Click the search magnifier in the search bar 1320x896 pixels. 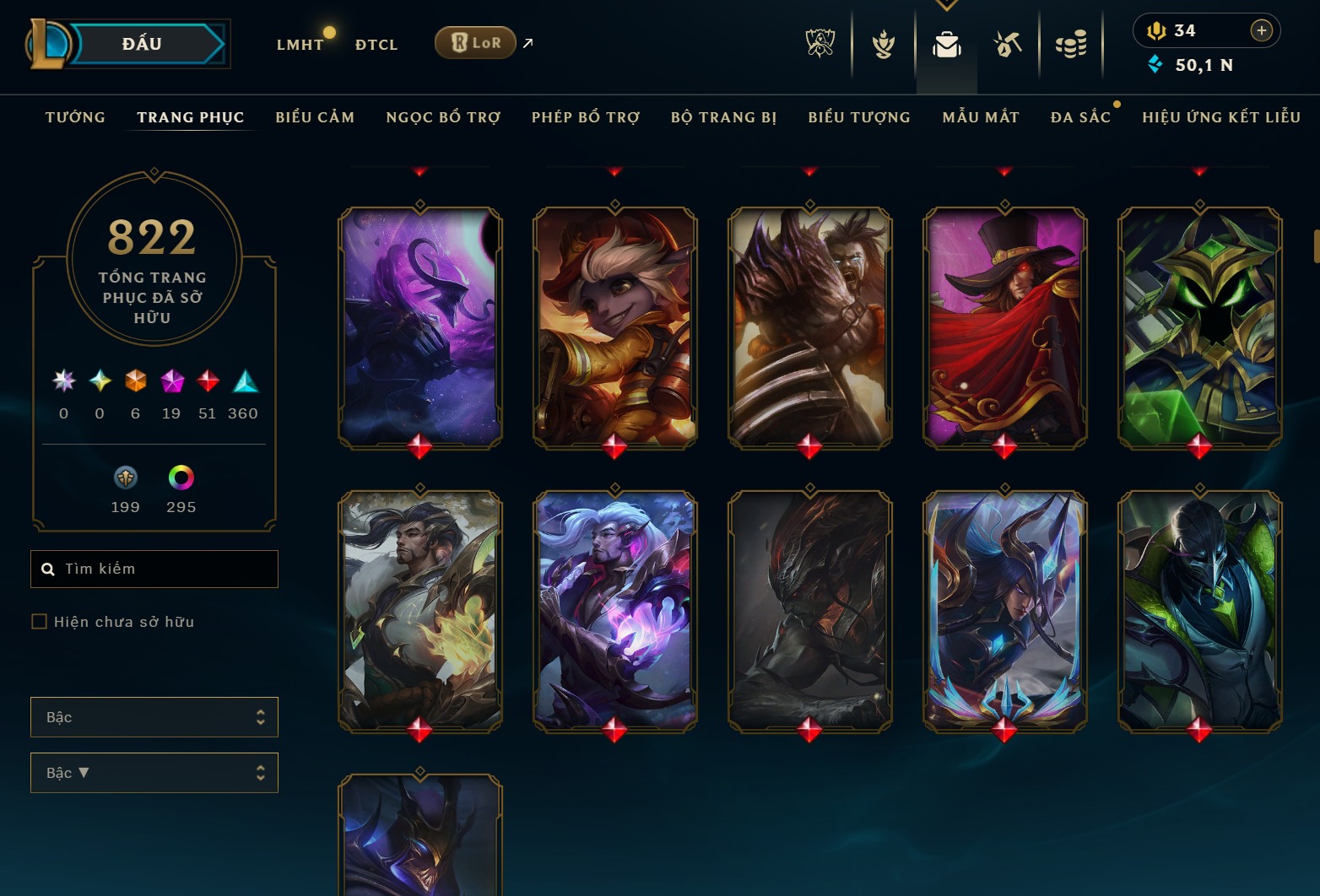47,569
